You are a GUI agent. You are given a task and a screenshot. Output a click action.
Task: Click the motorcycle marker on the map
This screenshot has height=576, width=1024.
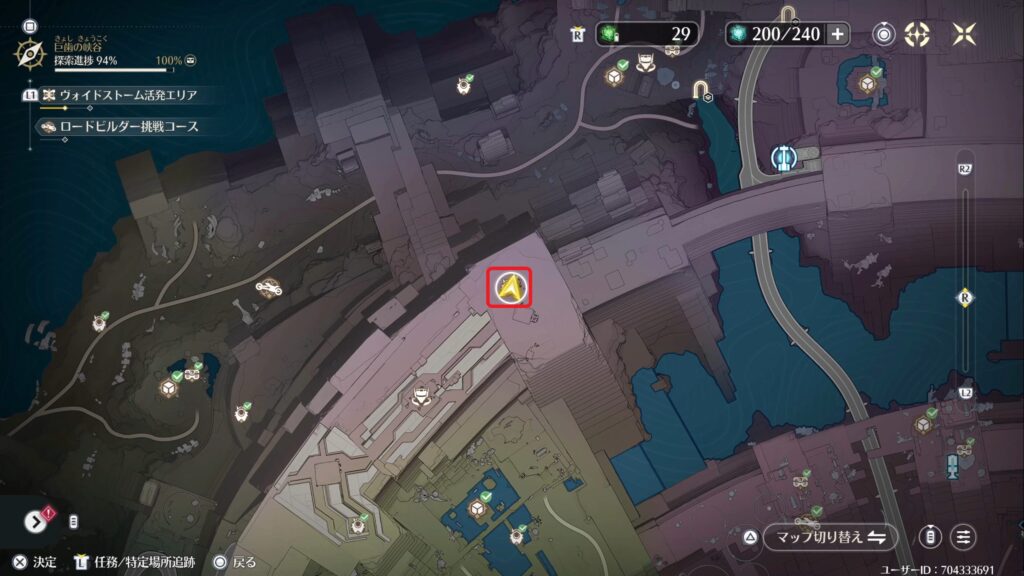[x=268, y=288]
